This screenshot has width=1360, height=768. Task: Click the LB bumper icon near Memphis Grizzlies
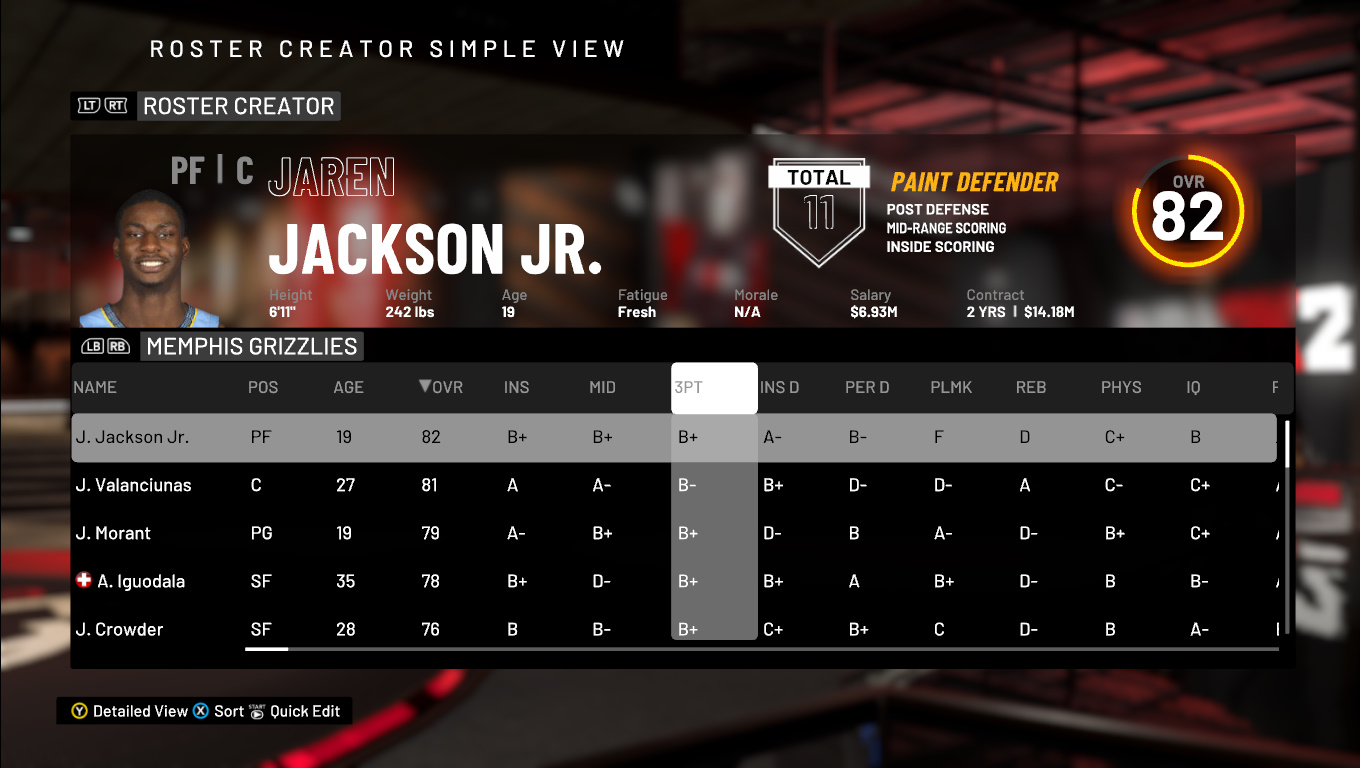(x=92, y=345)
